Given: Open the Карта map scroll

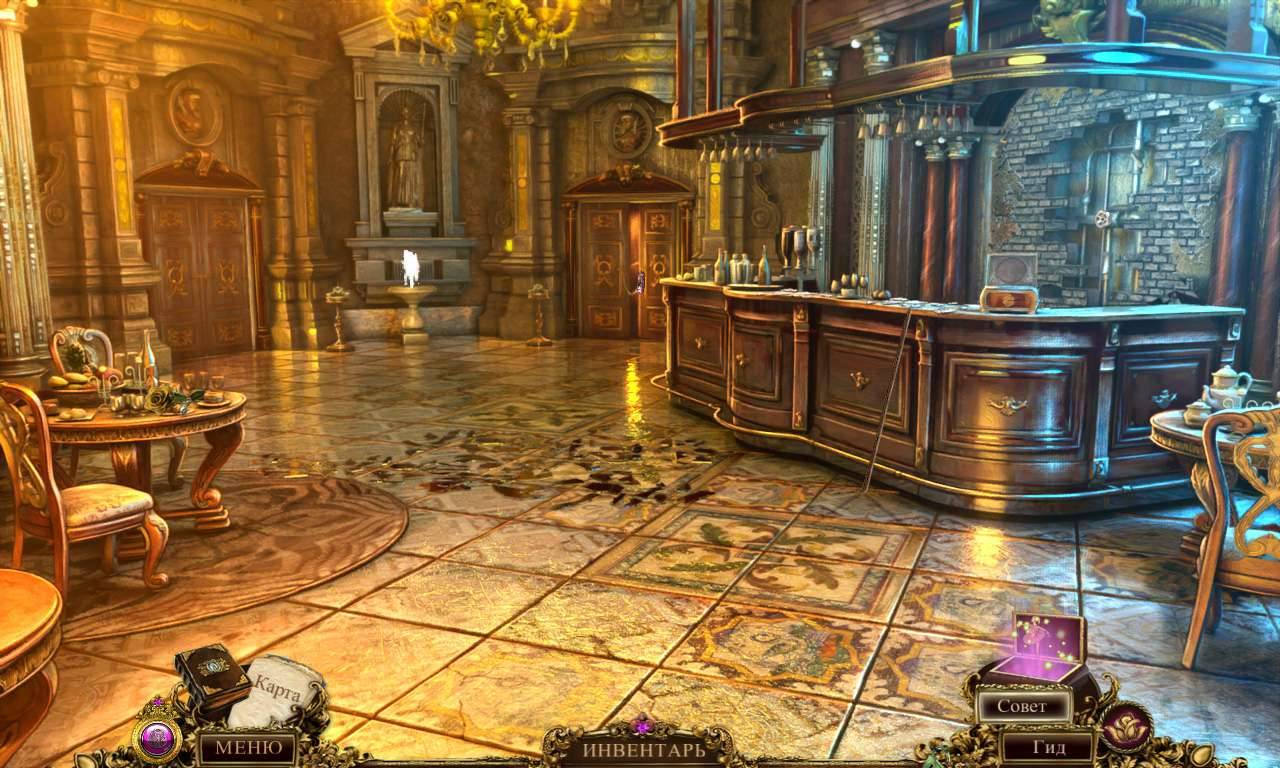Looking at the screenshot, I should coord(278,688).
